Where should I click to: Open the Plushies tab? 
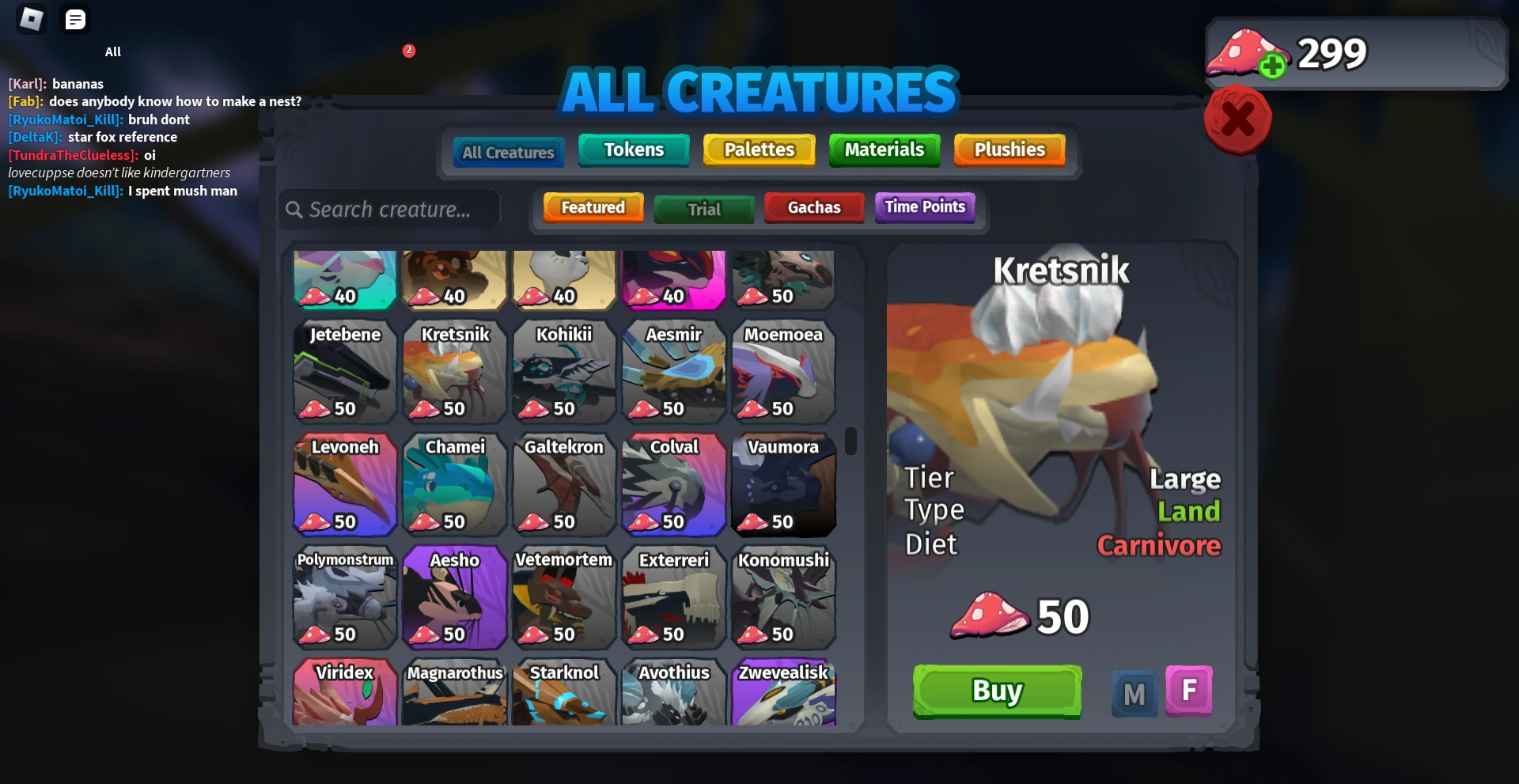(1010, 149)
